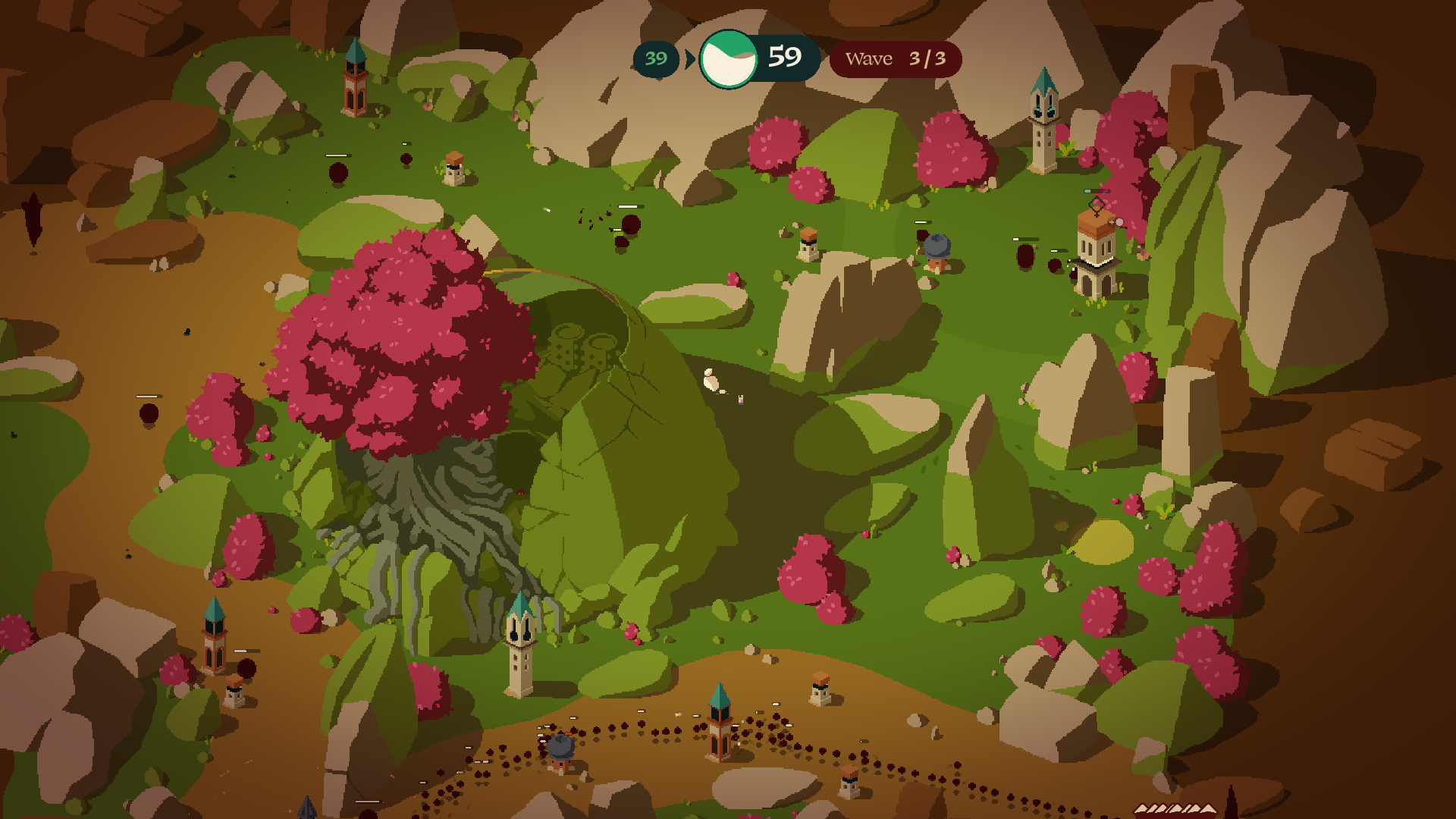Click the villager walking below the sheep
This screenshot has height=819, width=1456.
740,400
